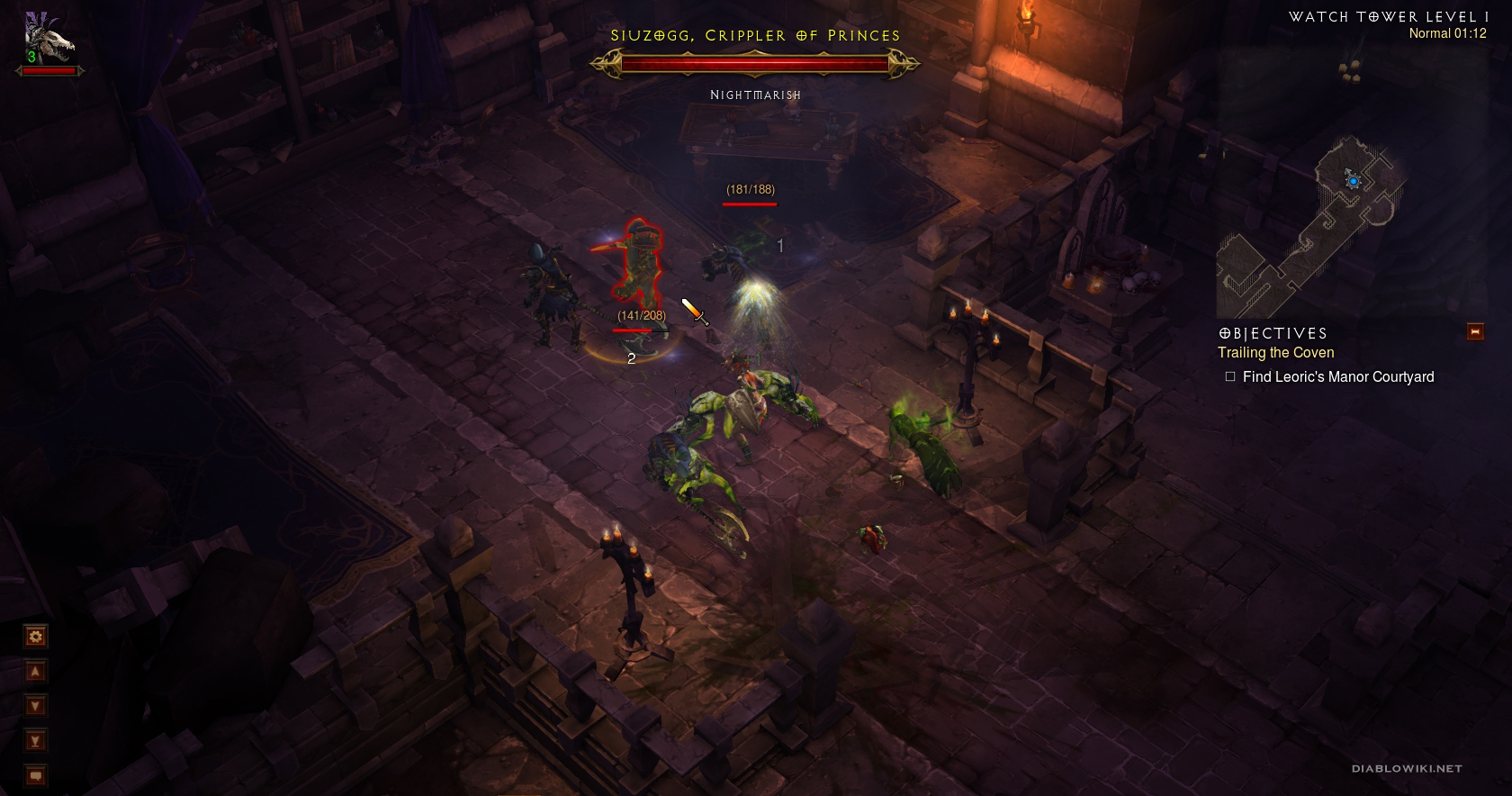Screen dimensions: 1512x796
Task: Open the gear settings button
Action: tap(35, 637)
